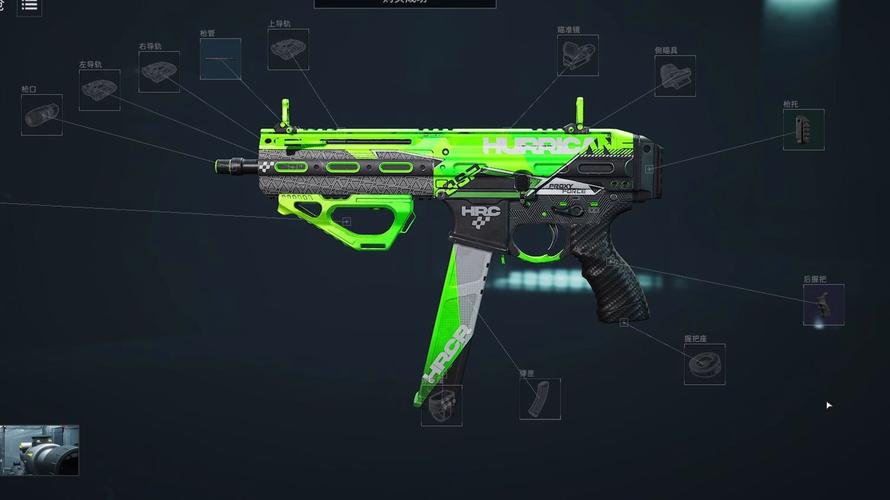Choose the side sight (侧瞄具) slot
The image size is (890, 500).
tap(675, 76)
